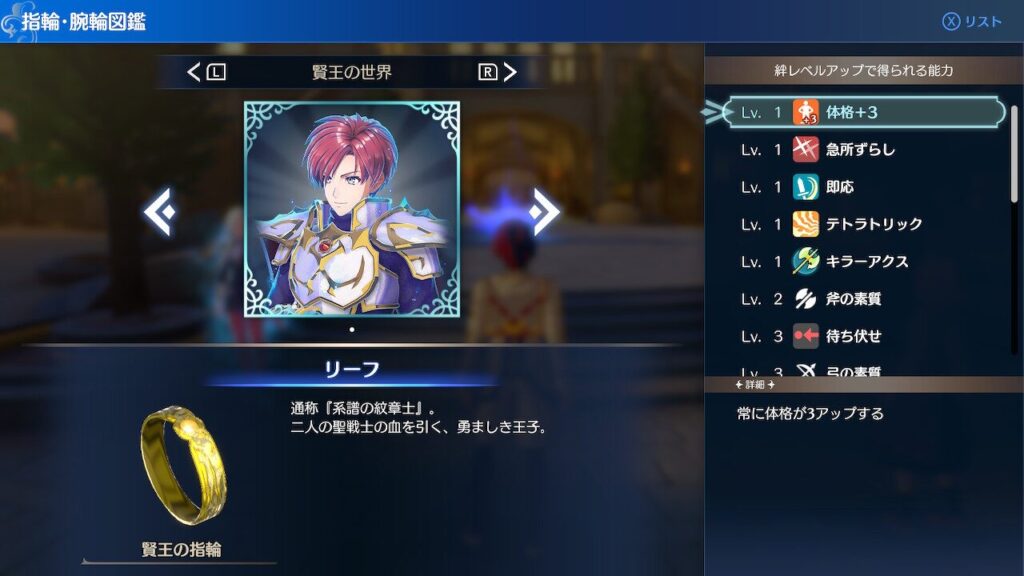Choose the 斧の素質 ability entry

click(x=864, y=299)
